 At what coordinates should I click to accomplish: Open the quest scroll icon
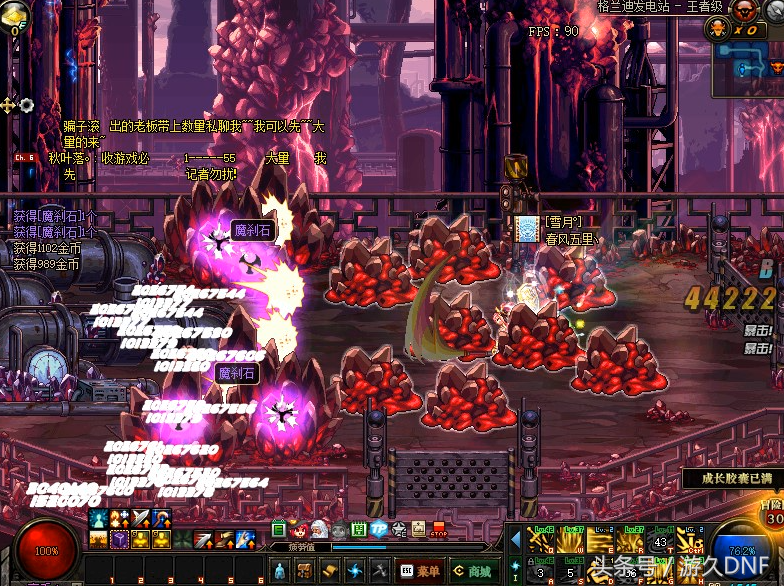(x=330, y=570)
